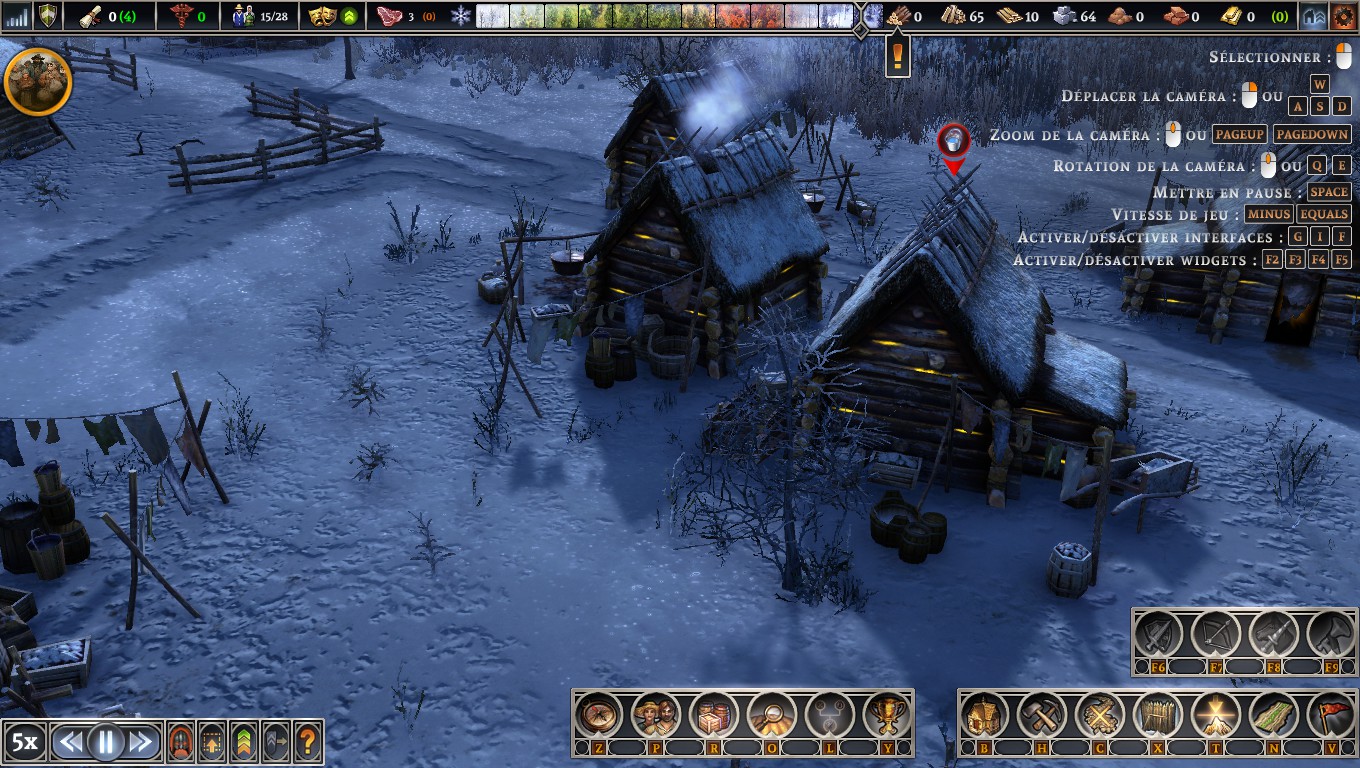Click the exclamation mark alert notification
Viewport: 1360px width, 768px height.
click(898, 54)
